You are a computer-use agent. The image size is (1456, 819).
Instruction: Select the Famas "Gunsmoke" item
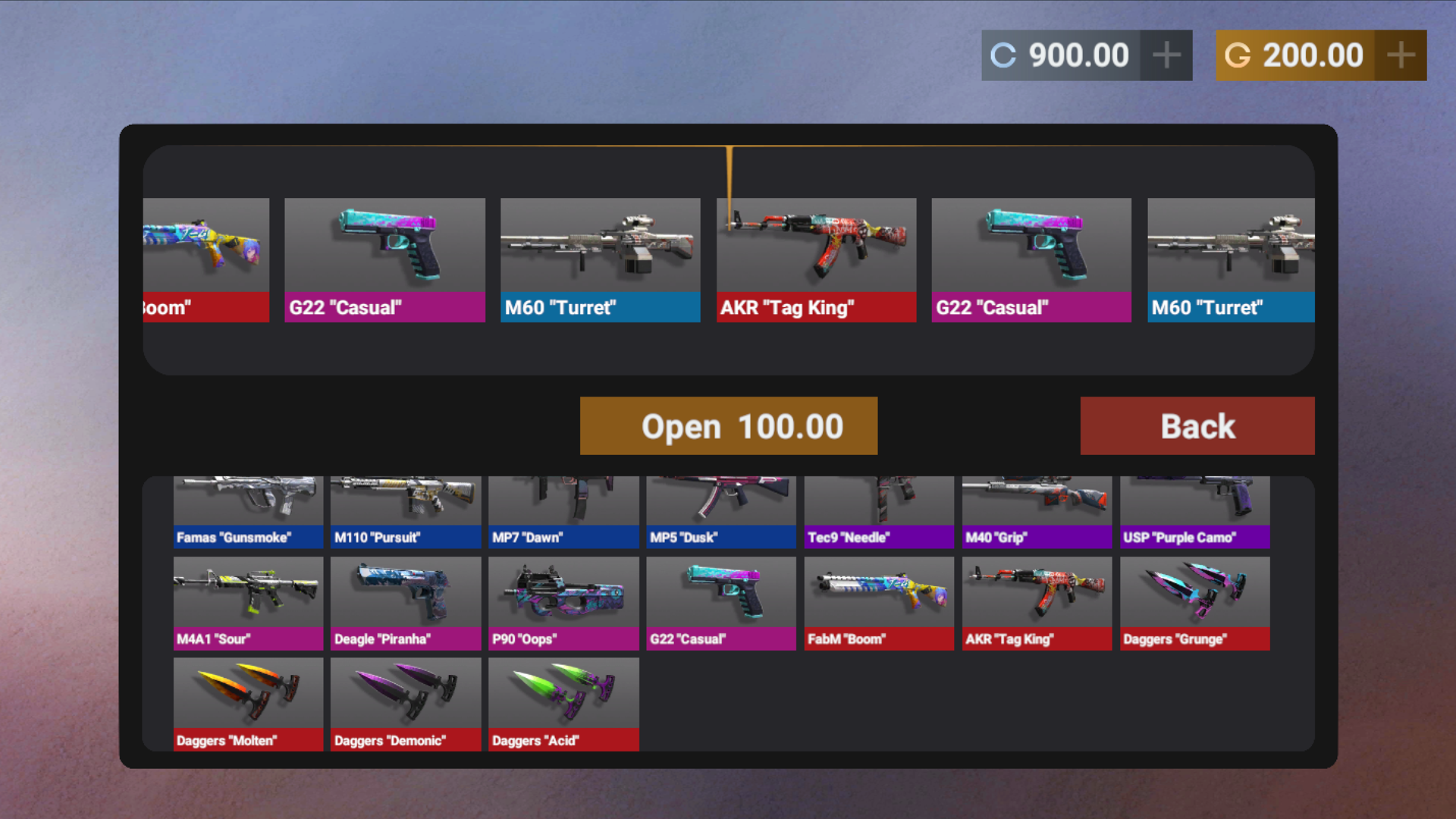(x=248, y=508)
